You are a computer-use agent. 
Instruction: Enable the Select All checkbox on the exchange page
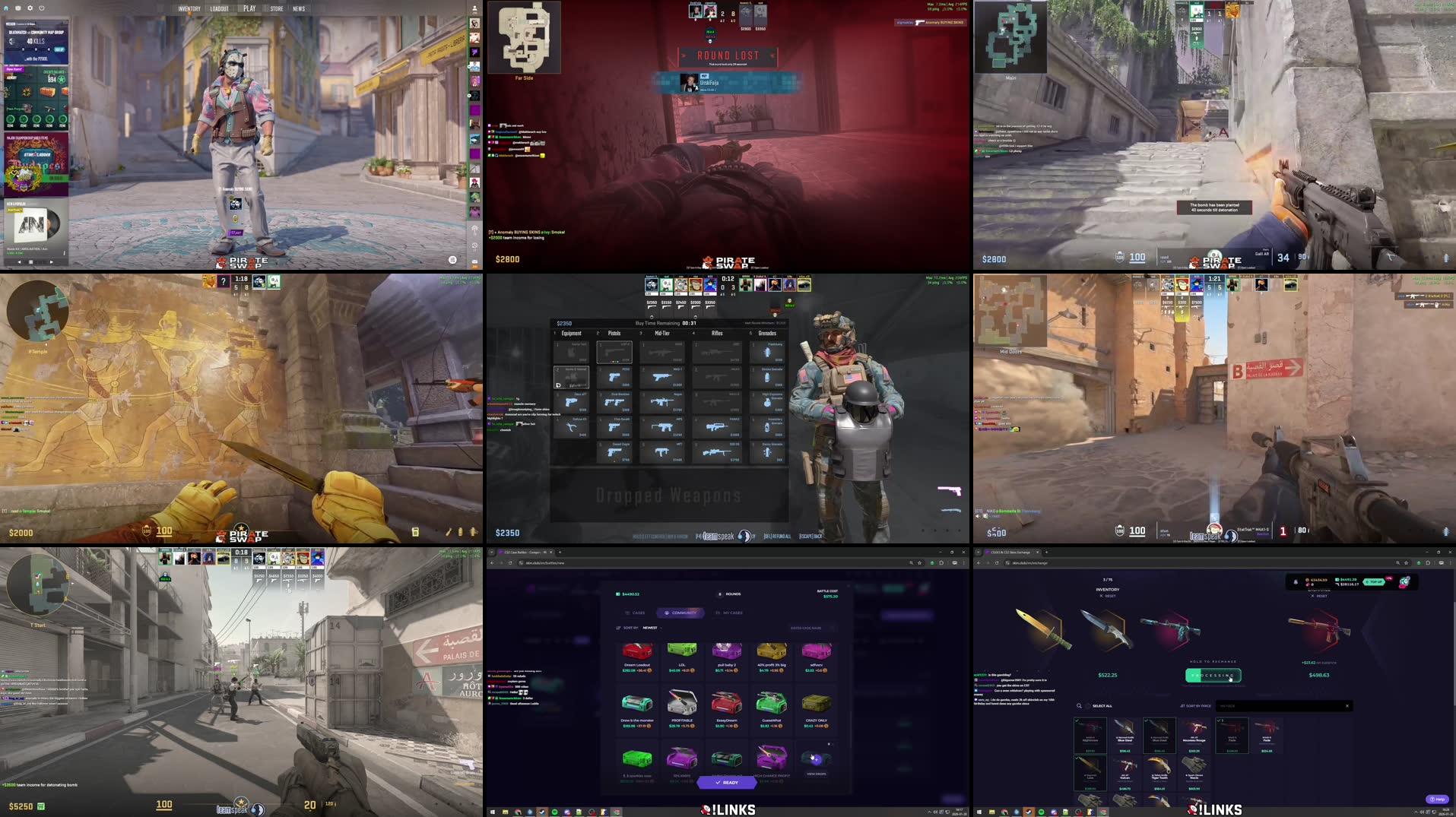(x=1089, y=706)
